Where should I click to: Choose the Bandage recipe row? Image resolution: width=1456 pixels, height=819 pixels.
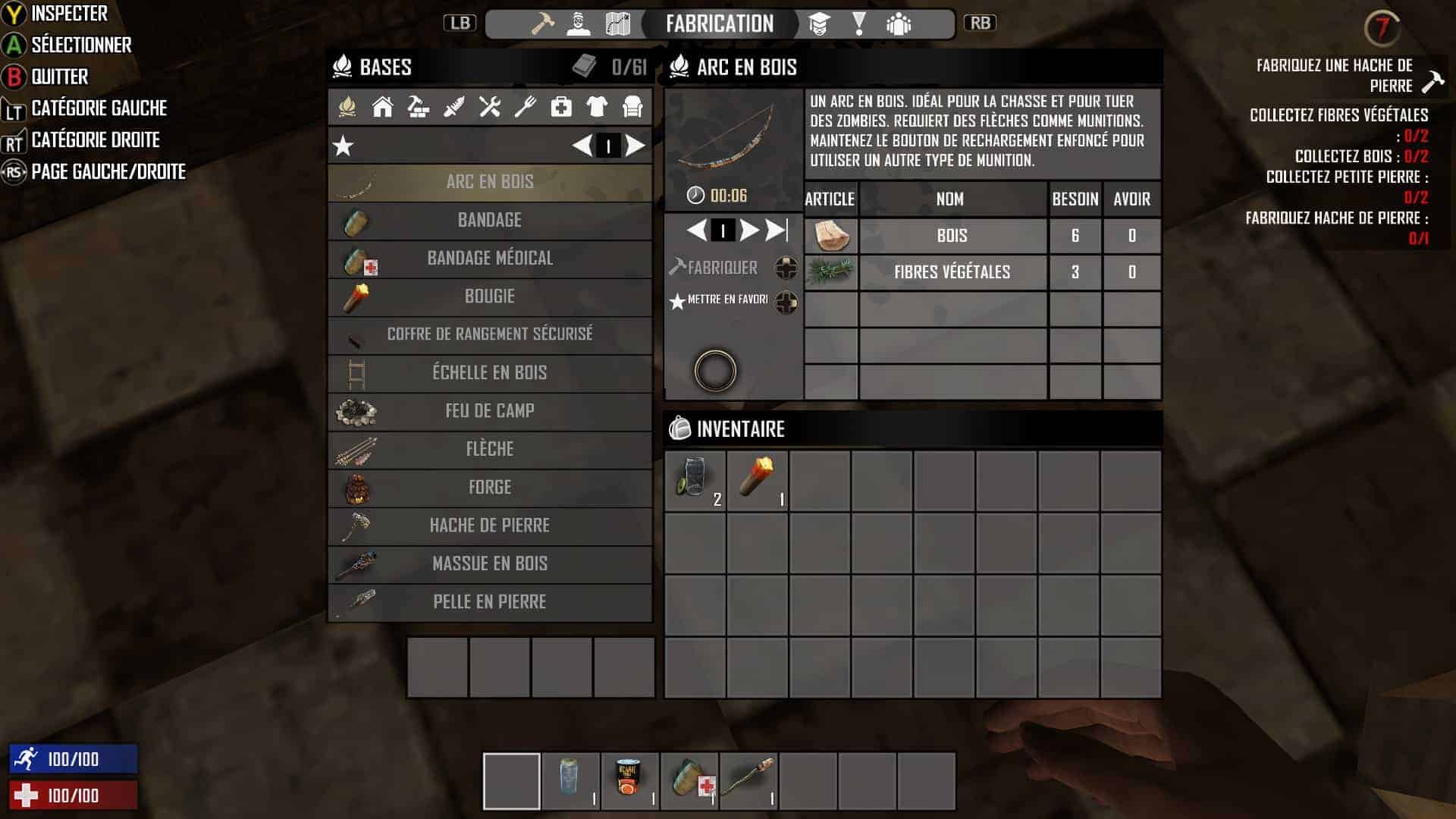(490, 221)
